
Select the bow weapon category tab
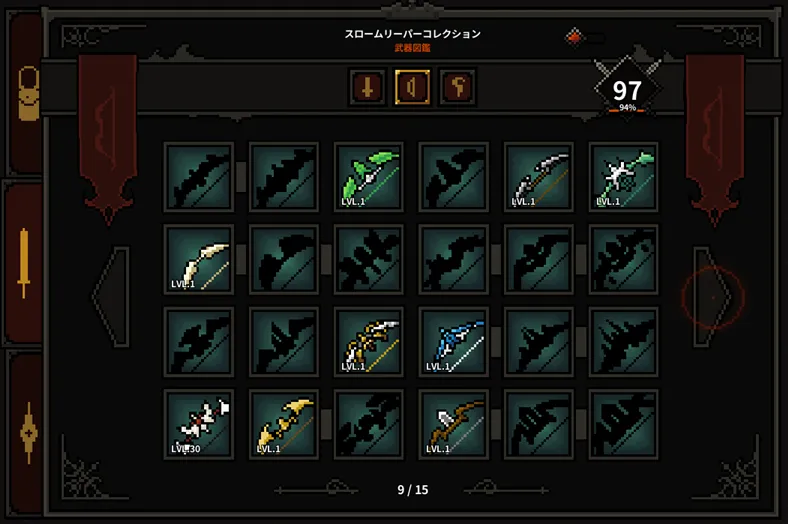[x=412, y=88]
